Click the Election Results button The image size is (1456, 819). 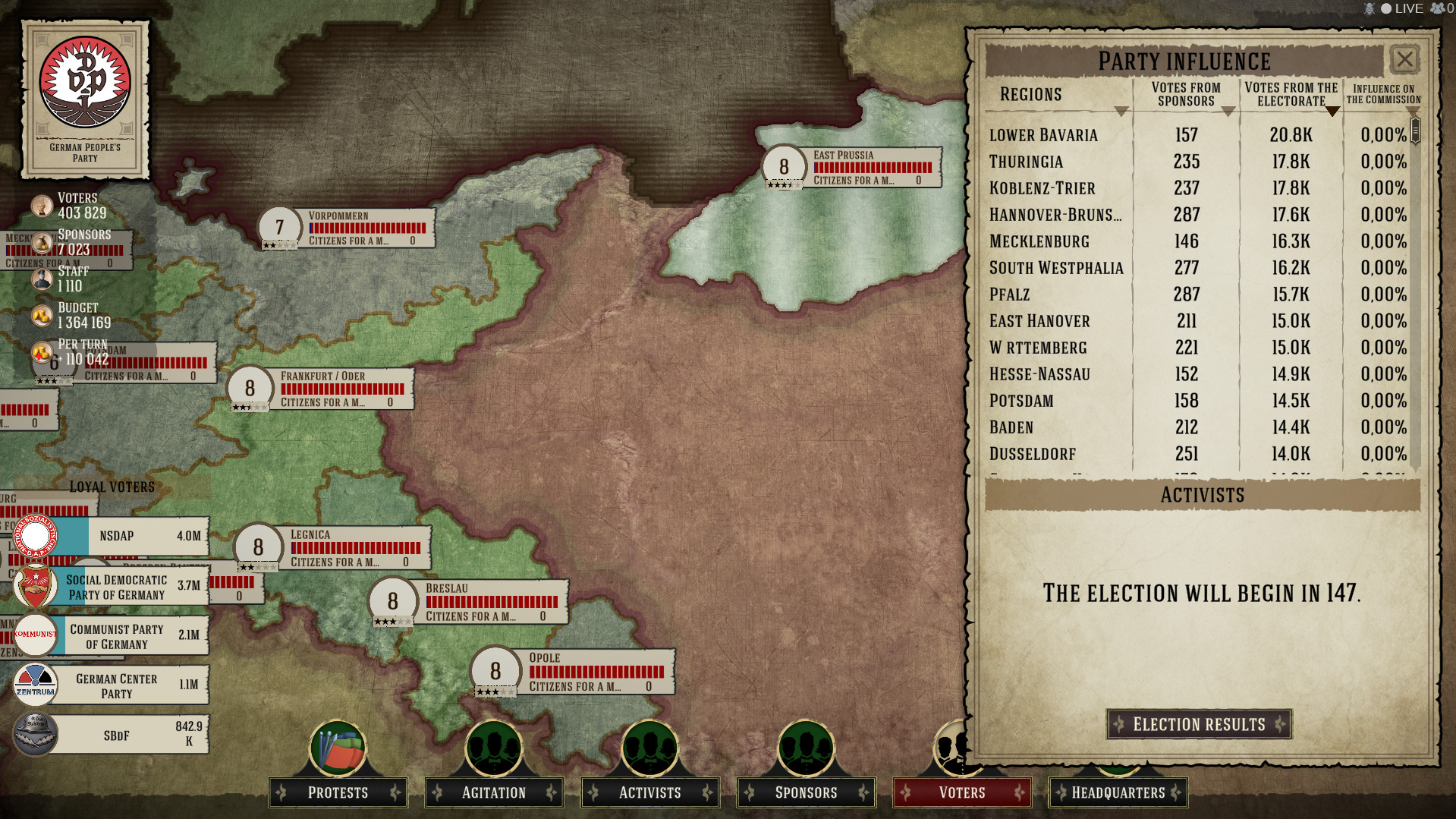(1199, 724)
